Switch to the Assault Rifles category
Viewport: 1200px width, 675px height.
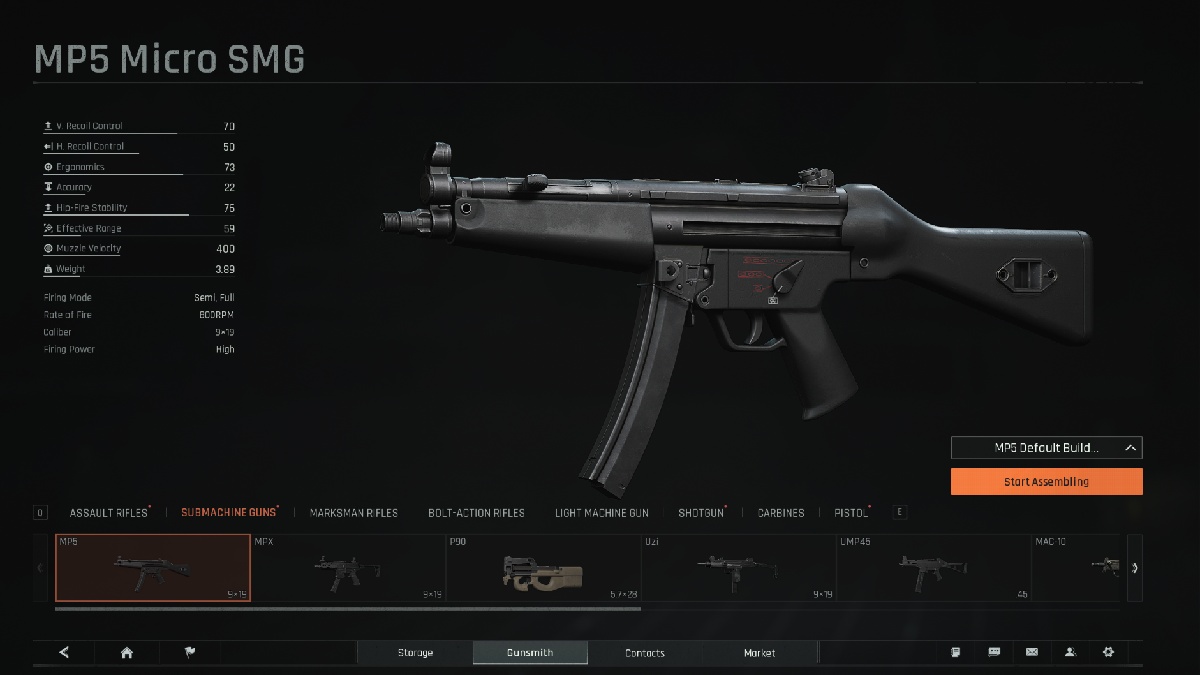click(108, 513)
